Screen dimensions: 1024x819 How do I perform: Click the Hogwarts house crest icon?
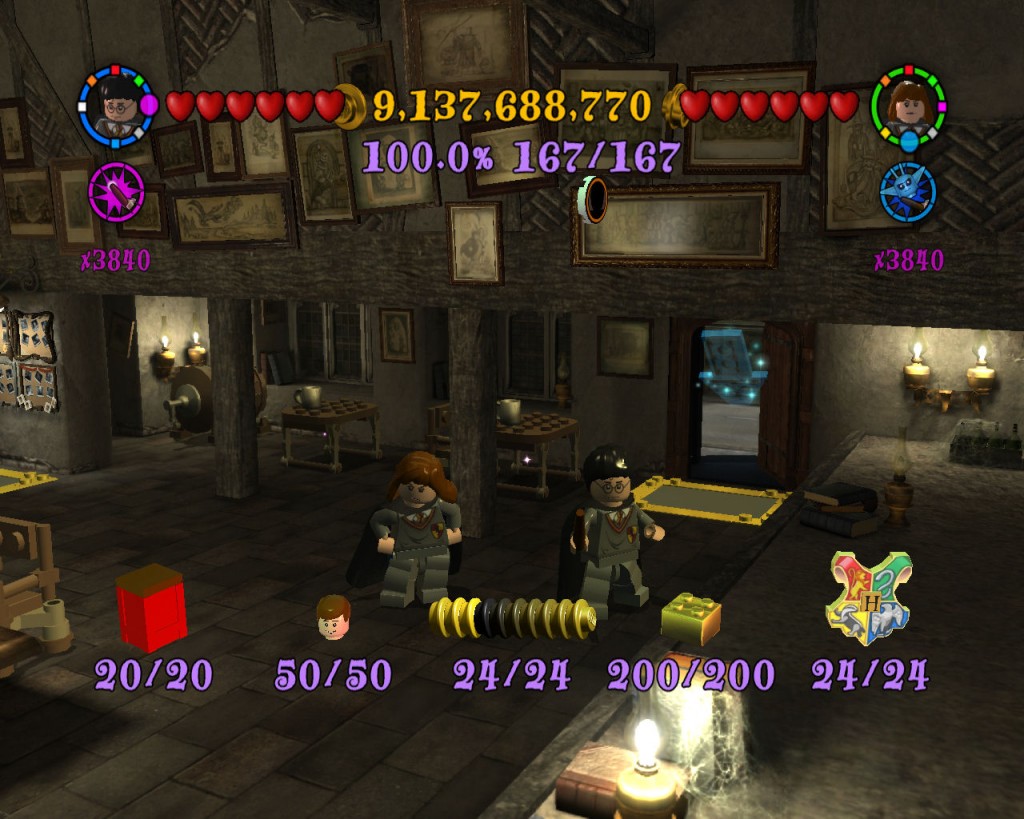point(869,598)
